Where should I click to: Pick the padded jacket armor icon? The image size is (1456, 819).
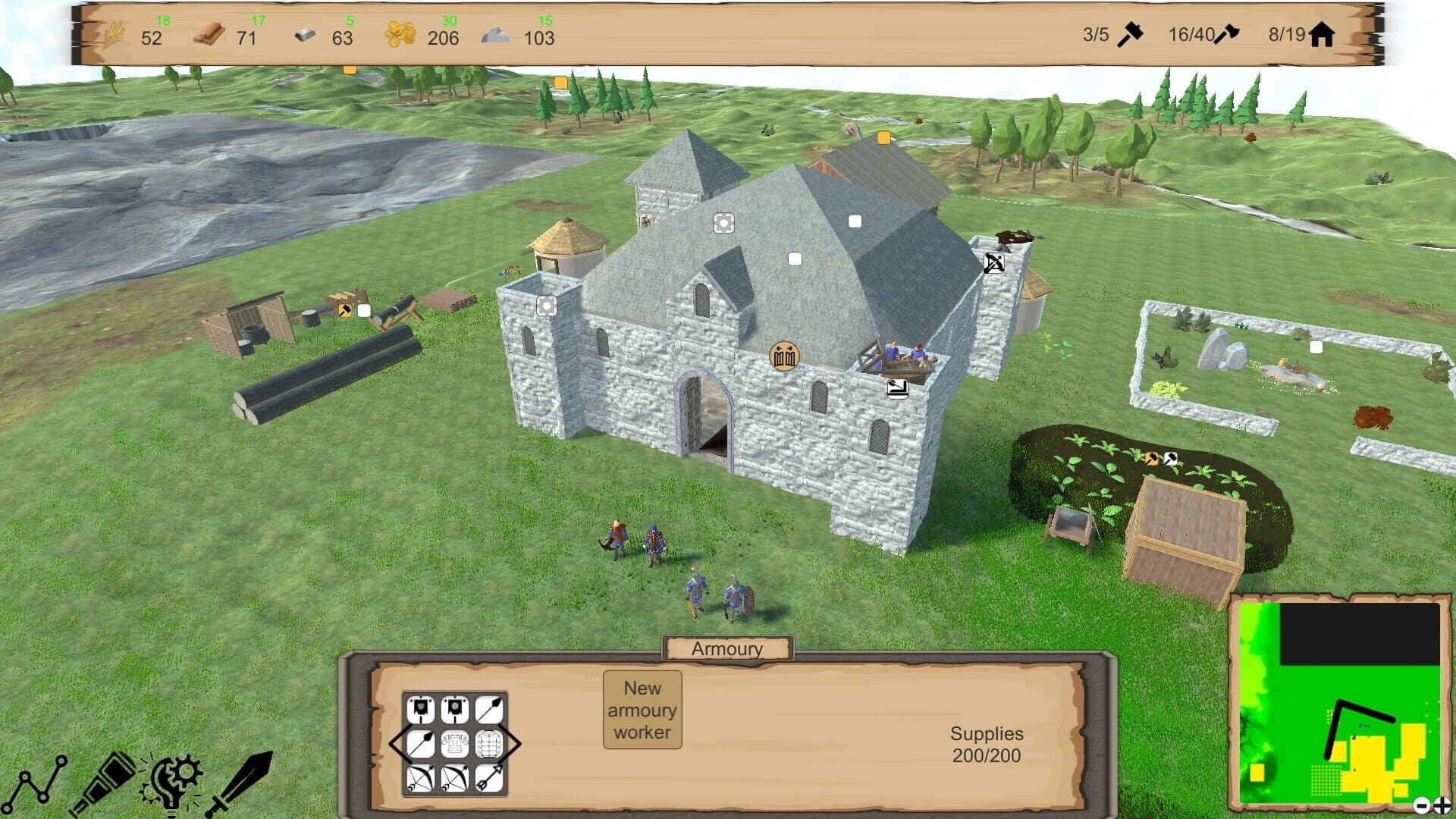click(489, 743)
